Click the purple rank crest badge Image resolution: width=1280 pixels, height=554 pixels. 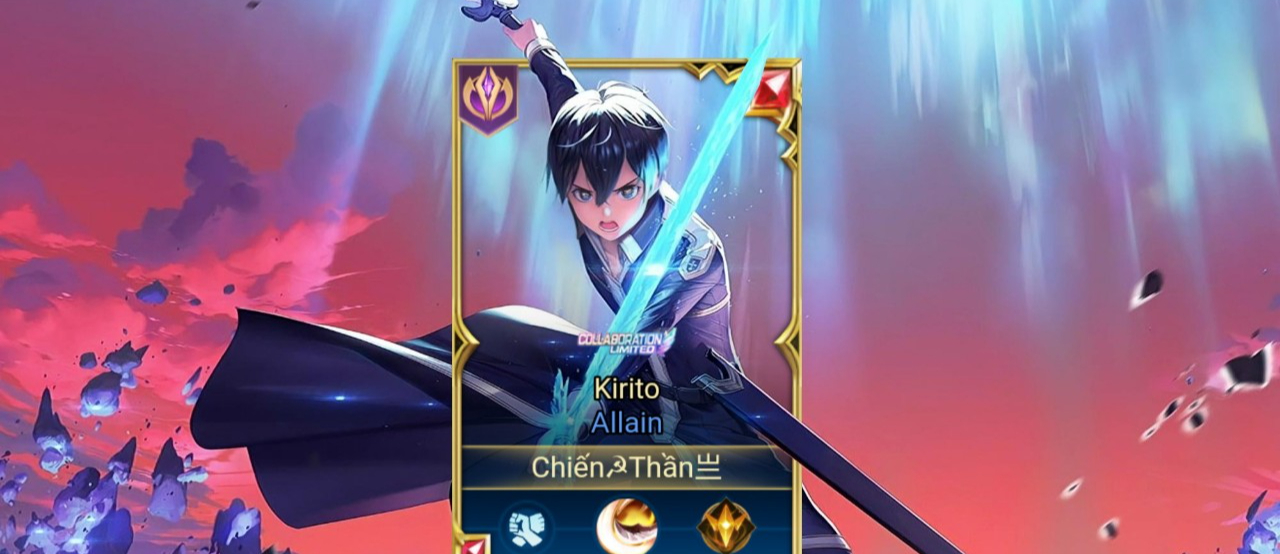coord(489,98)
